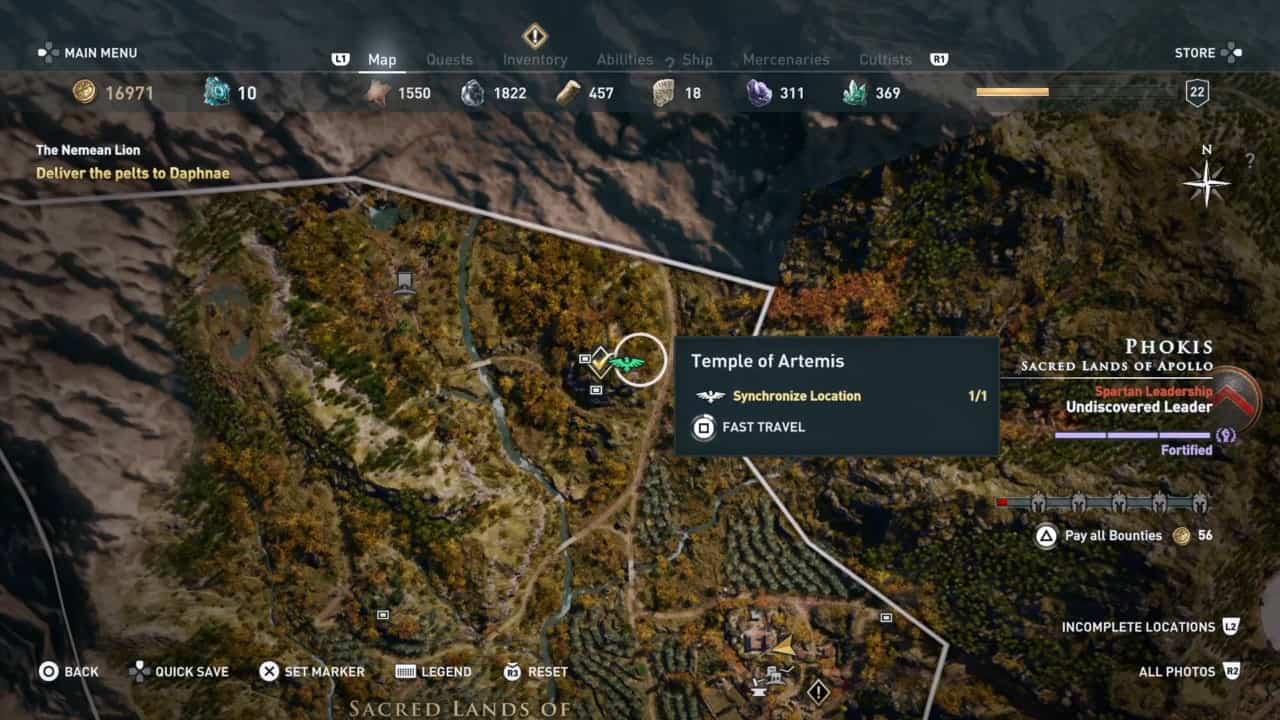Screen dimensions: 1280x720
Task: Show the Mercenaries tab
Action: click(786, 60)
